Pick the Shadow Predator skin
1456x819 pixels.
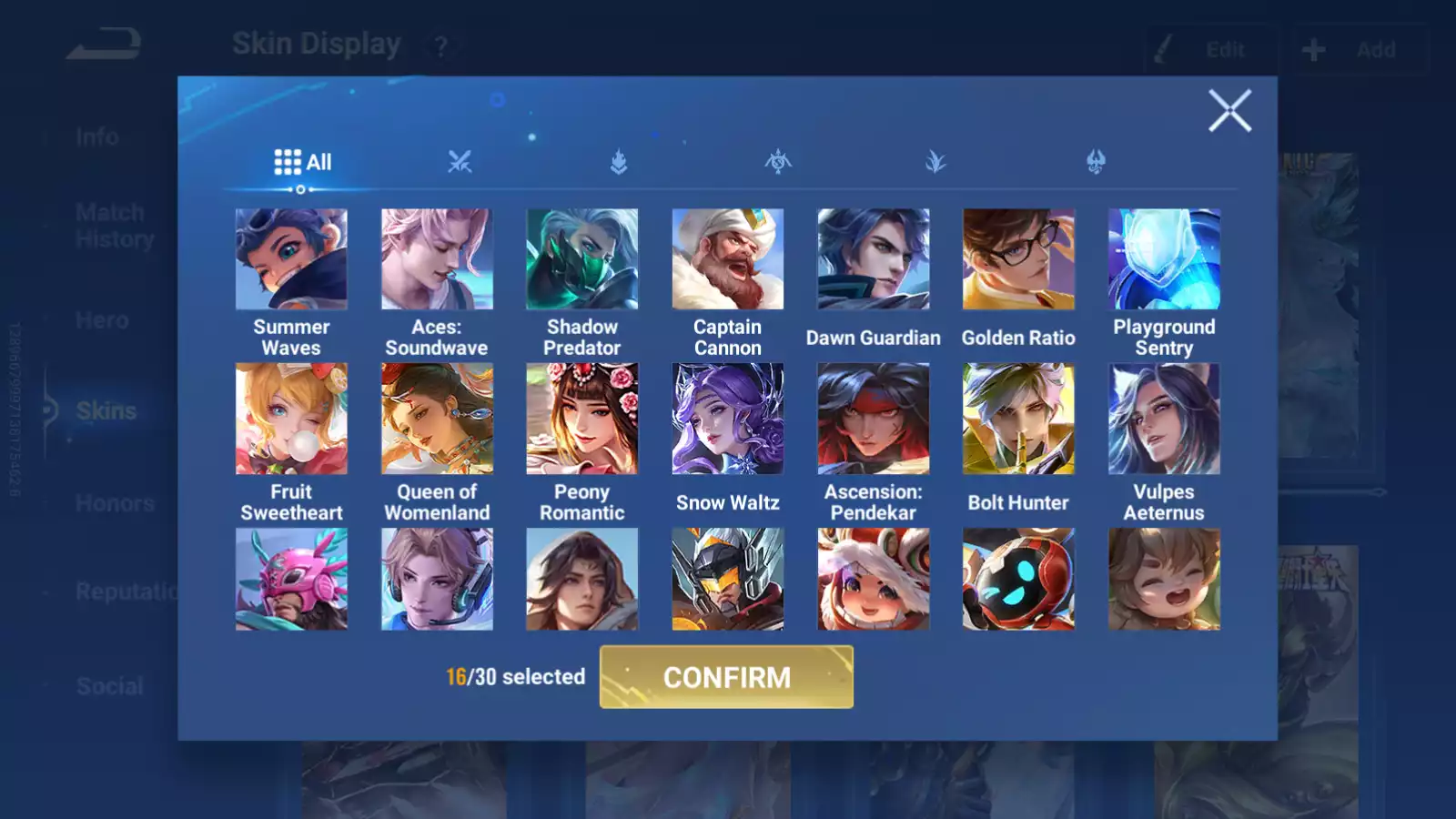click(x=582, y=259)
